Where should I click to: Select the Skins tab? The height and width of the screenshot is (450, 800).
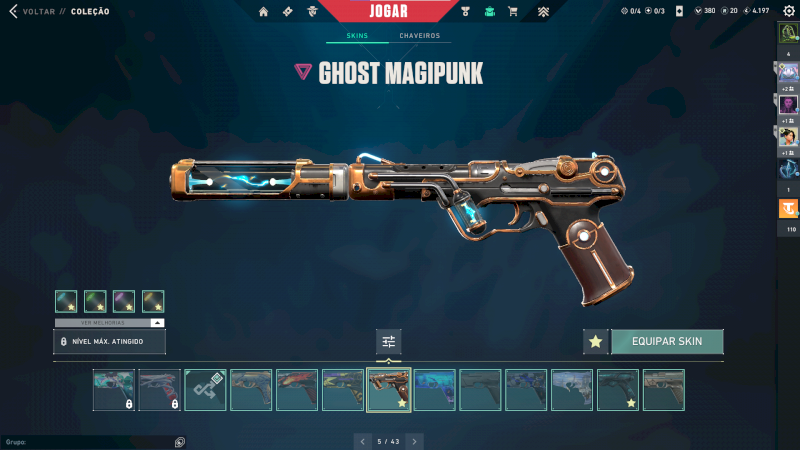point(357,36)
